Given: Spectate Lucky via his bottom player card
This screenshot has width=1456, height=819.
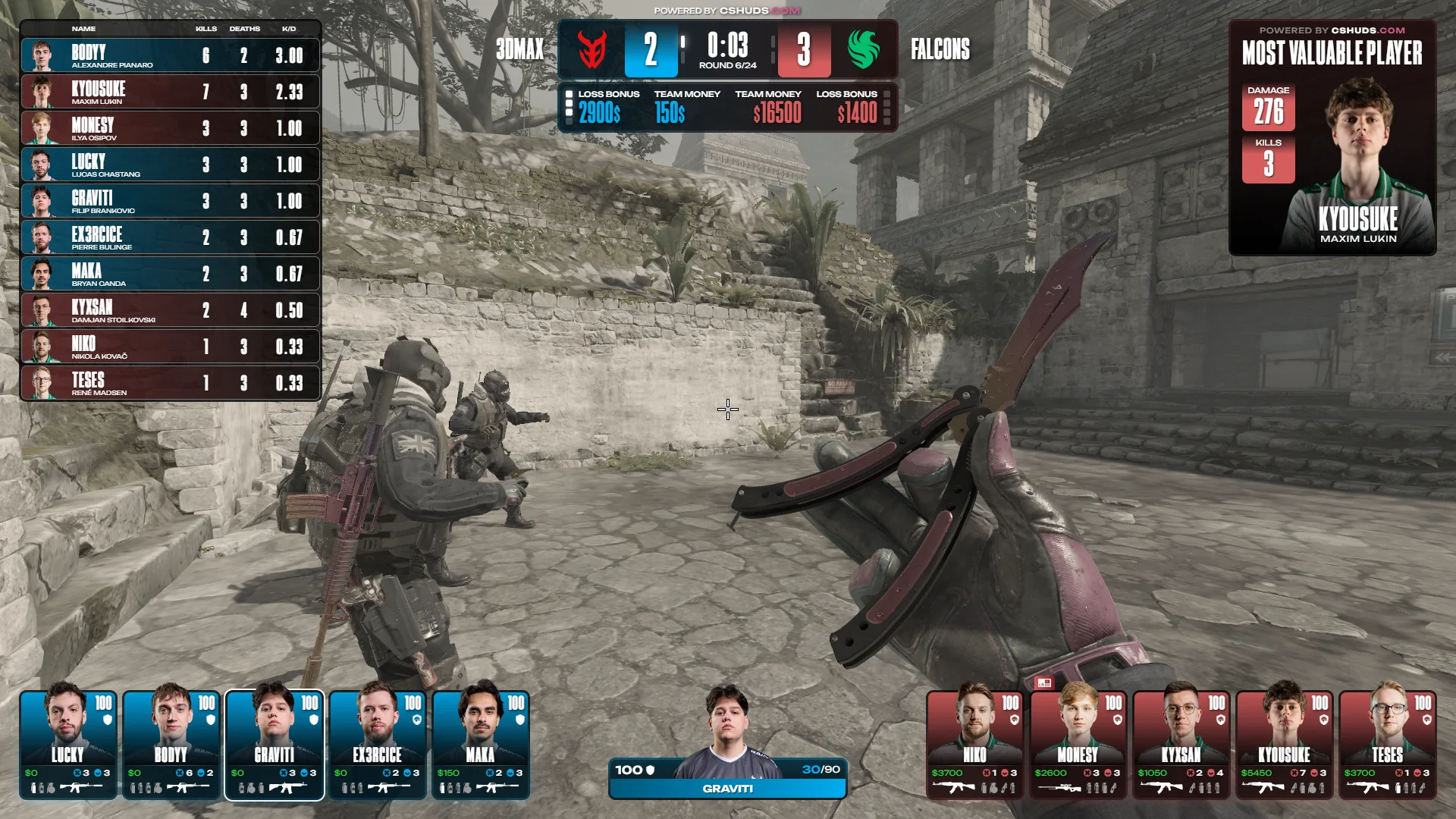Looking at the screenshot, I should click(x=68, y=745).
